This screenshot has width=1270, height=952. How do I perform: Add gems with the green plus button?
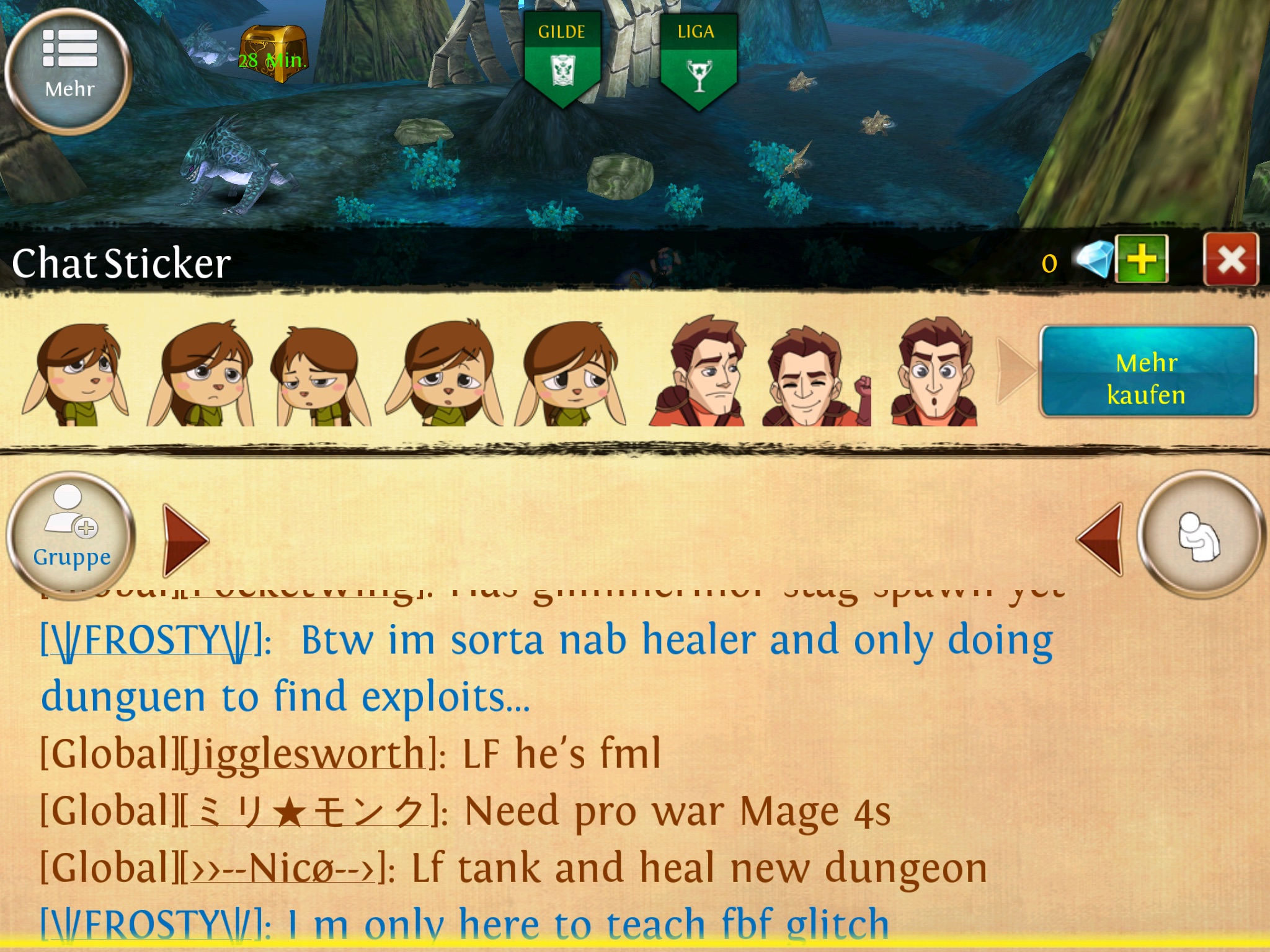(1141, 260)
